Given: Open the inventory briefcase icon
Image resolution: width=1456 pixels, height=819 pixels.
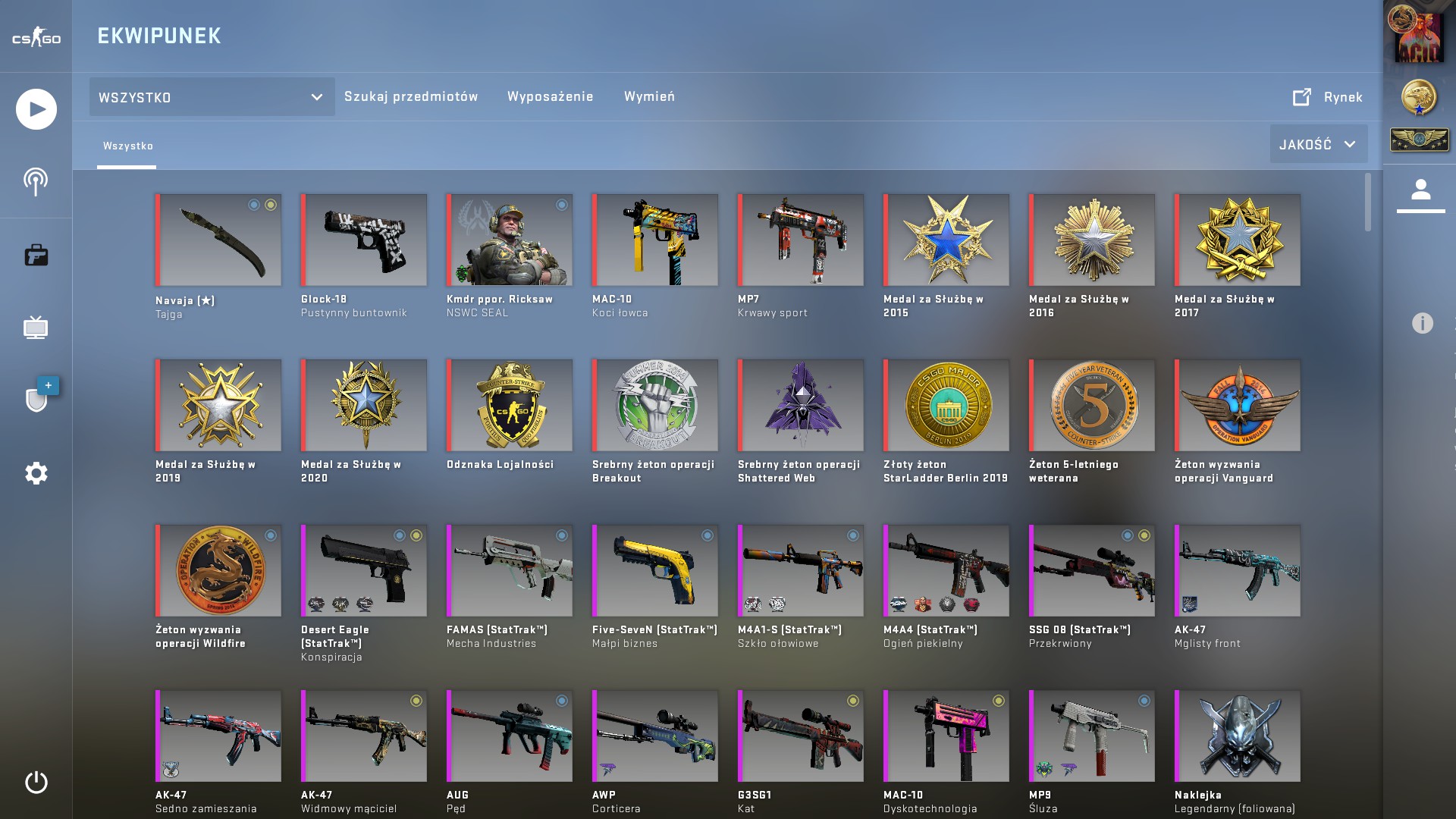Looking at the screenshot, I should tap(35, 254).
